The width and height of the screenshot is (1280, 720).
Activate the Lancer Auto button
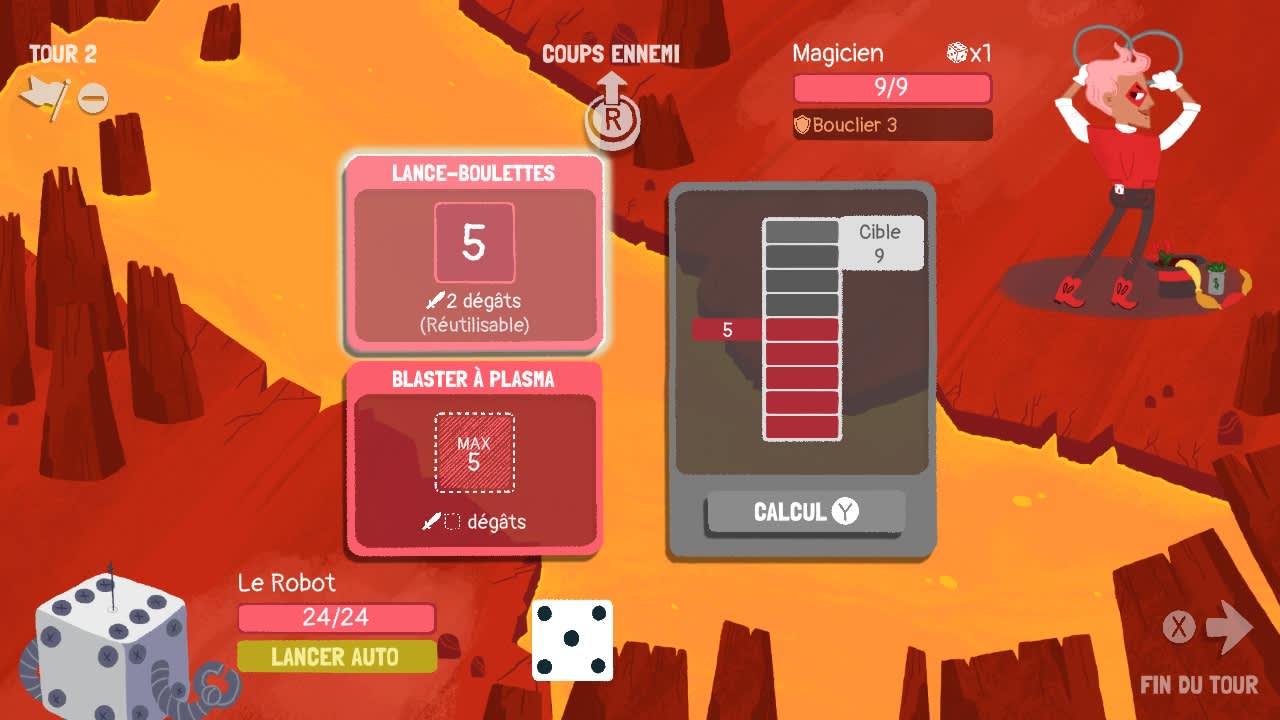pyautogui.click(x=335, y=657)
